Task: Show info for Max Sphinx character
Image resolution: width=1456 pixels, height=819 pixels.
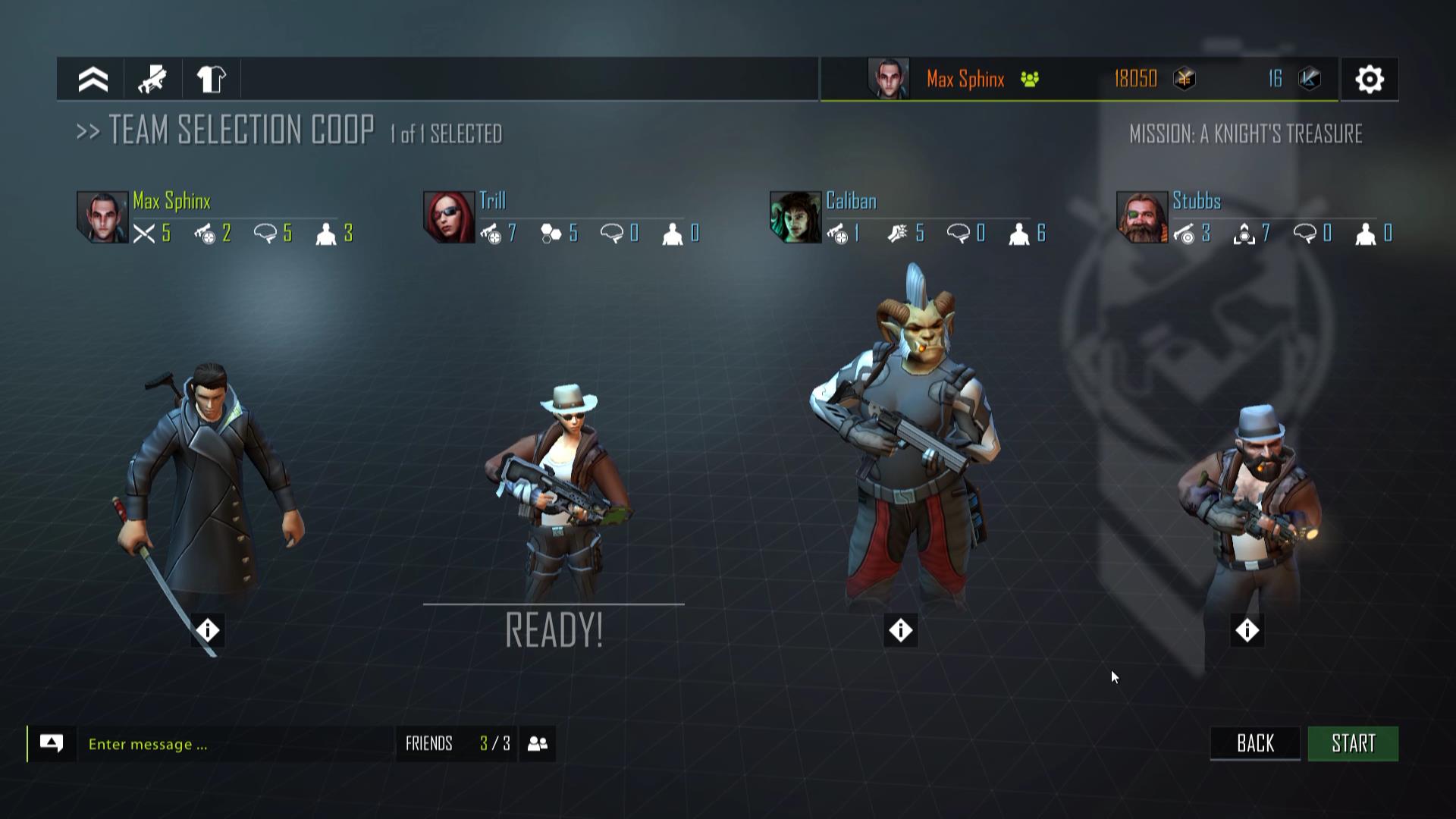Action: (208, 630)
